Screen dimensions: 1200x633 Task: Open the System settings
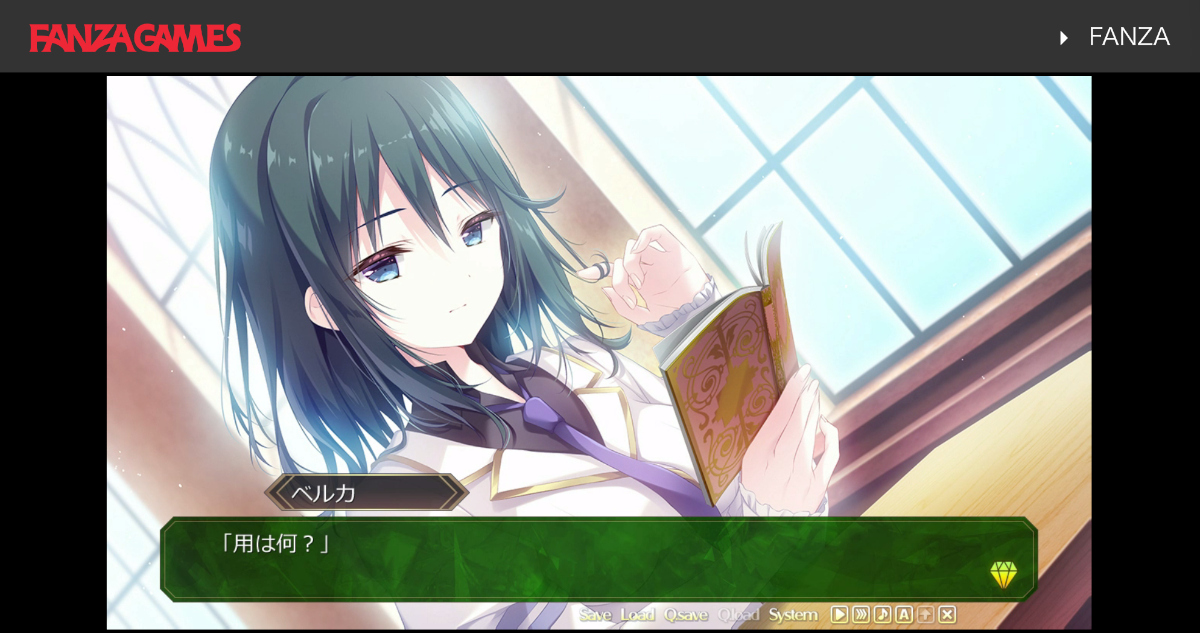click(793, 615)
